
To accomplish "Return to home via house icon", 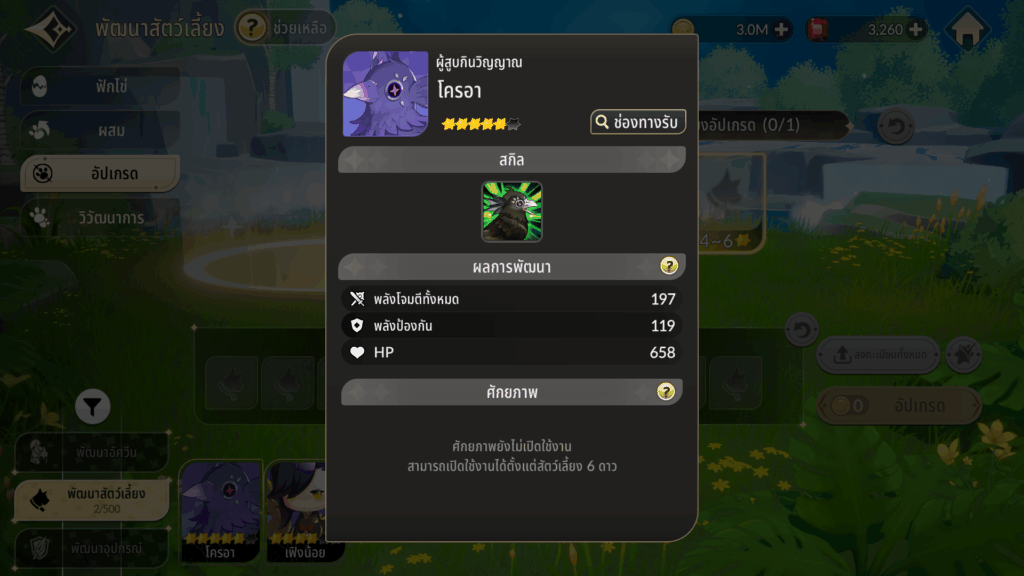I will tap(966, 30).
